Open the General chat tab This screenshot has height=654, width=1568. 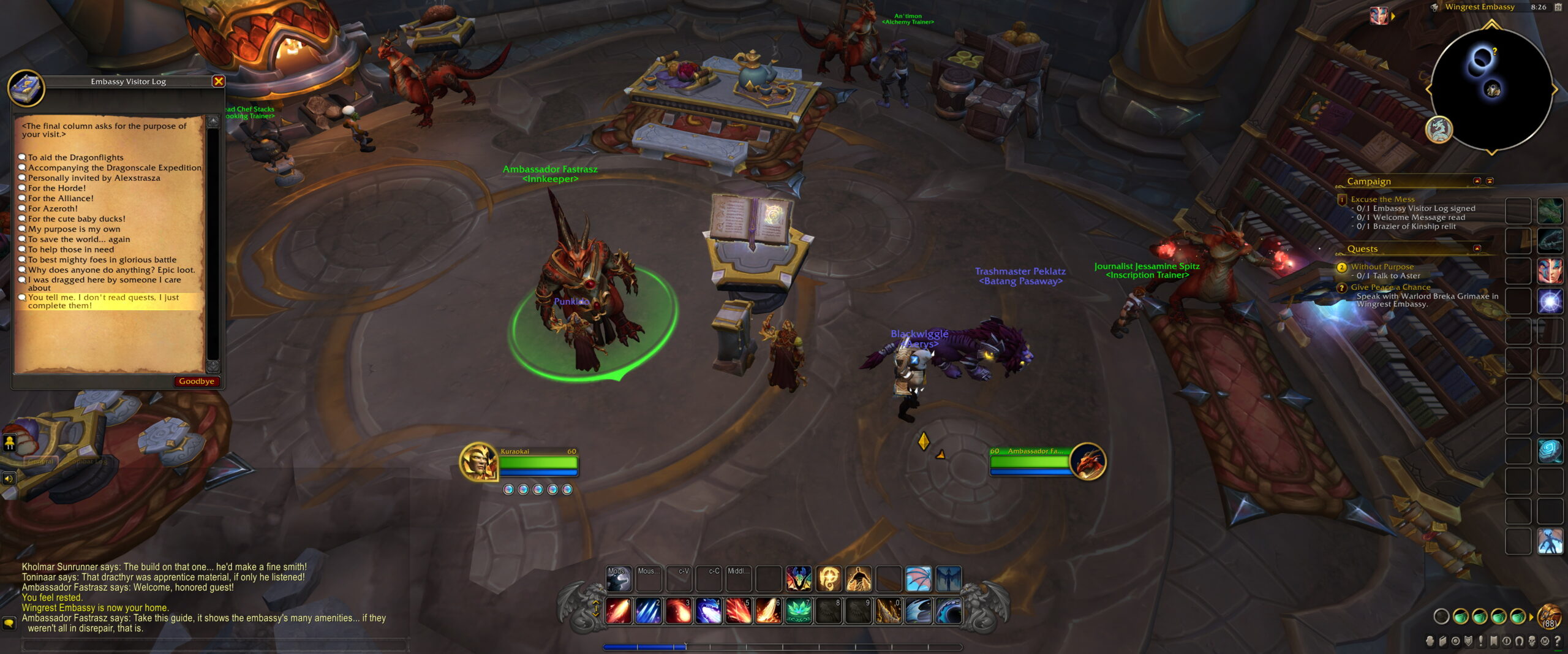coord(41,462)
